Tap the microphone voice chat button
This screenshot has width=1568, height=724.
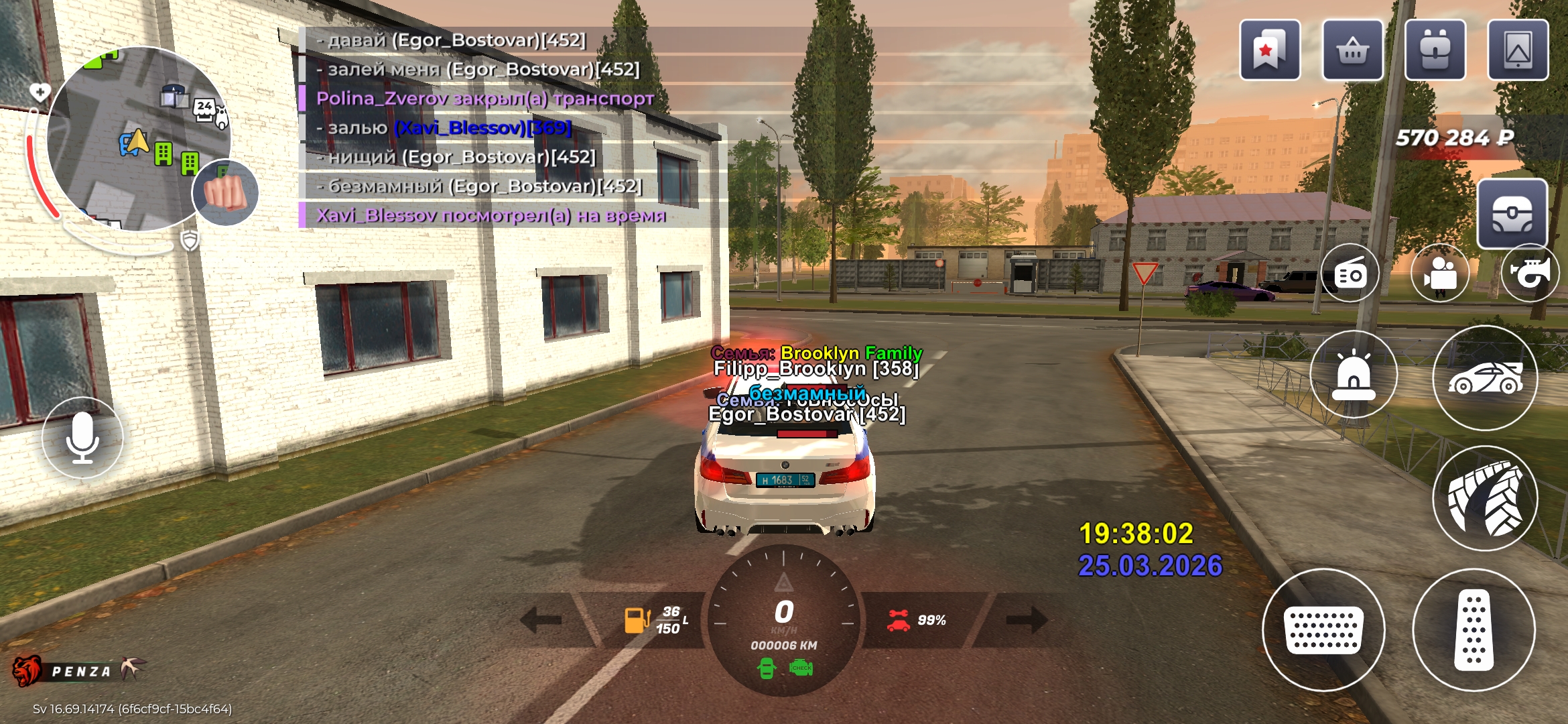(x=82, y=438)
